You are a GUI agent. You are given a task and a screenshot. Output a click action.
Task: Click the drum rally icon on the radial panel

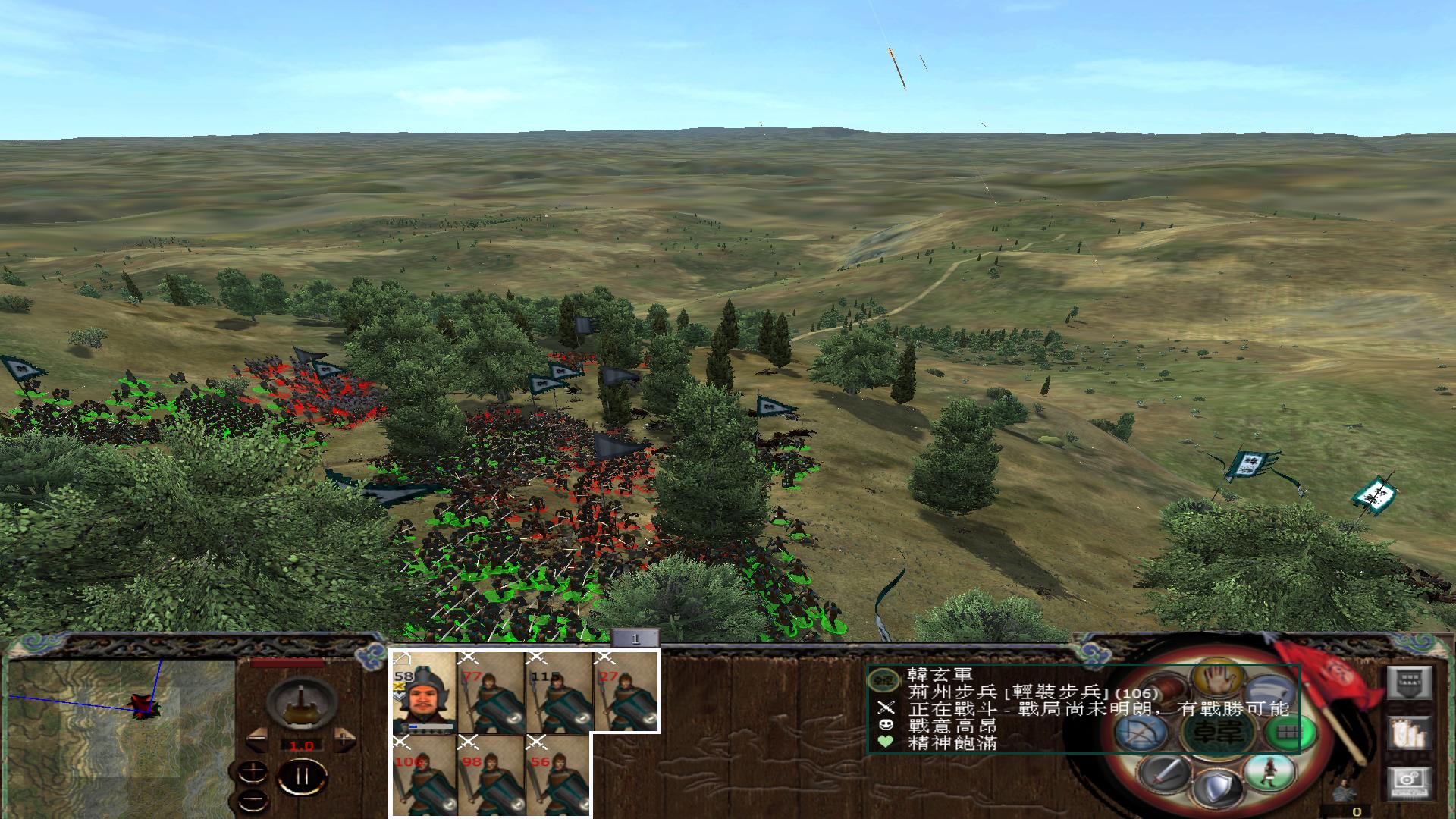pos(1164,691)
